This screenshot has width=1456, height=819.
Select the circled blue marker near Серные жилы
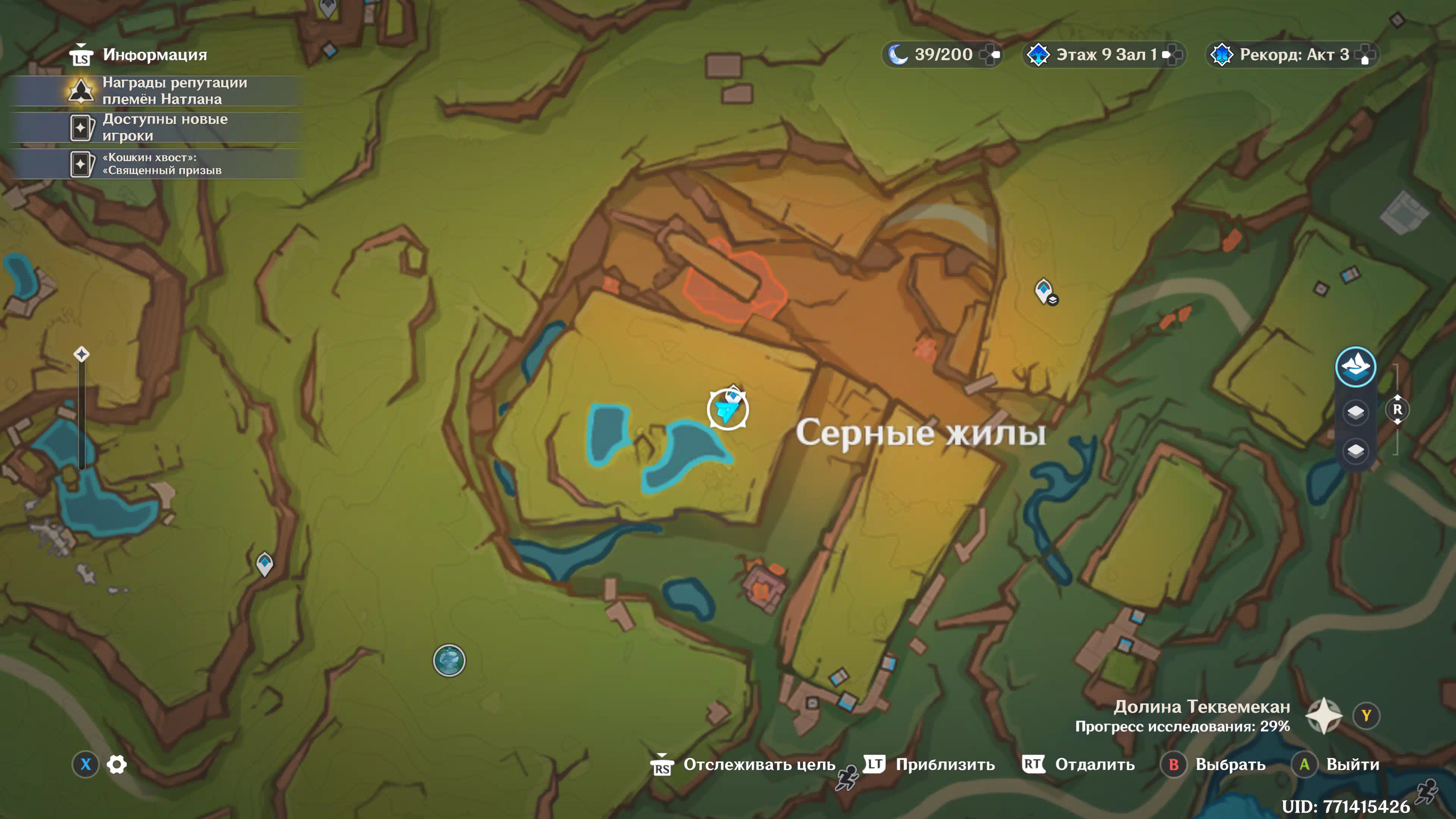(x=728, y=409)
